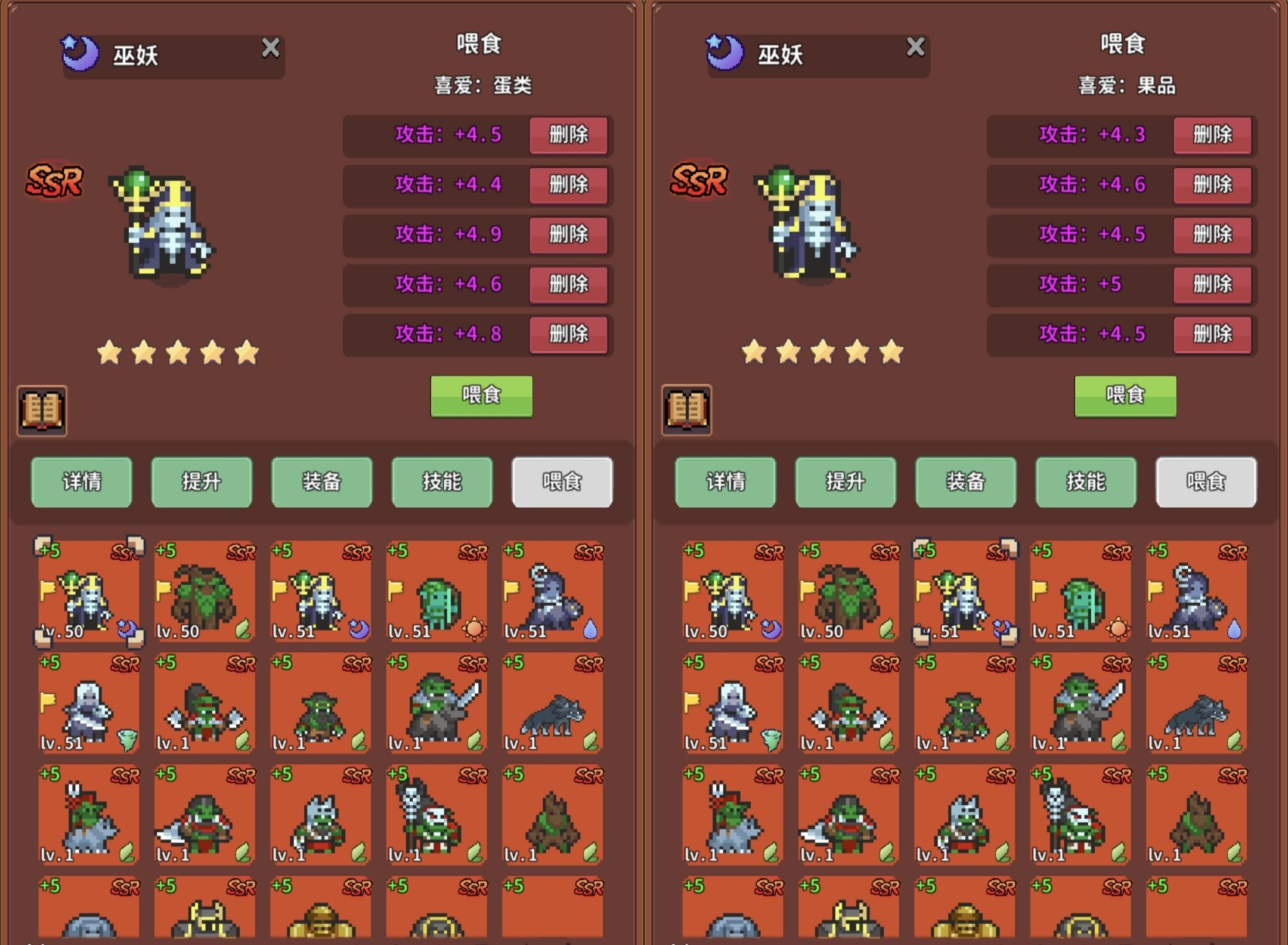Switch to 提升 tab in the 果品 panel
Viewport: 1288px width, 945px height.
846,482
